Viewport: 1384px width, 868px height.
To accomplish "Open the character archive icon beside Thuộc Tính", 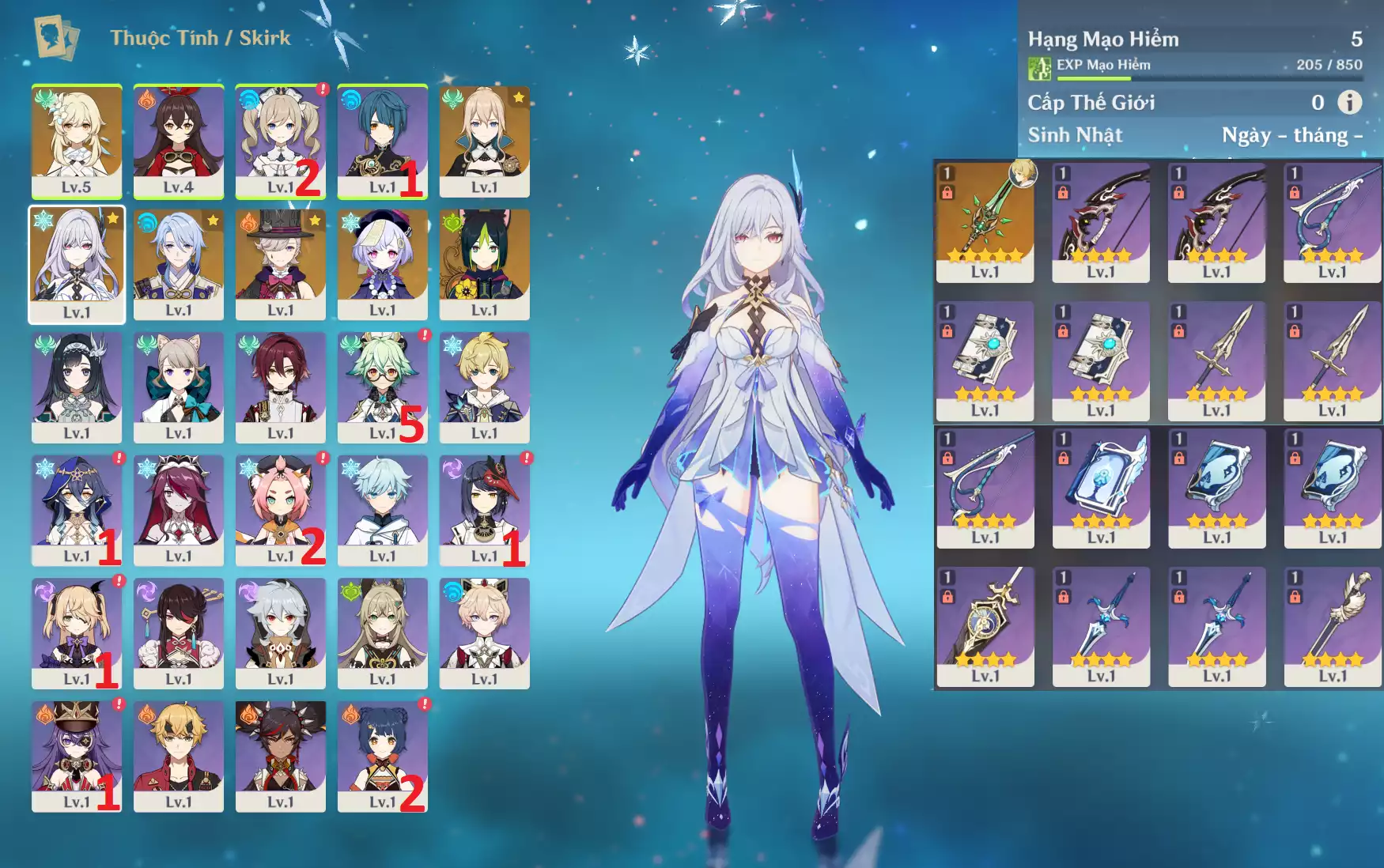I will tap(55, 37).
